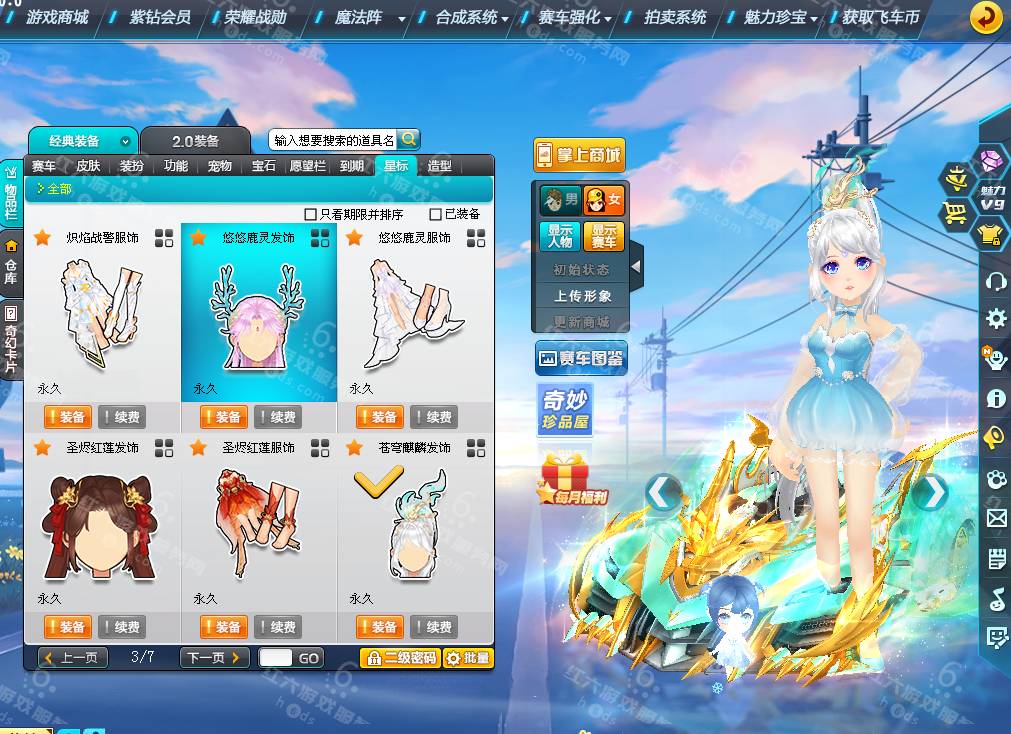Select the 宠物 category tab

click(x=220, y=166)
